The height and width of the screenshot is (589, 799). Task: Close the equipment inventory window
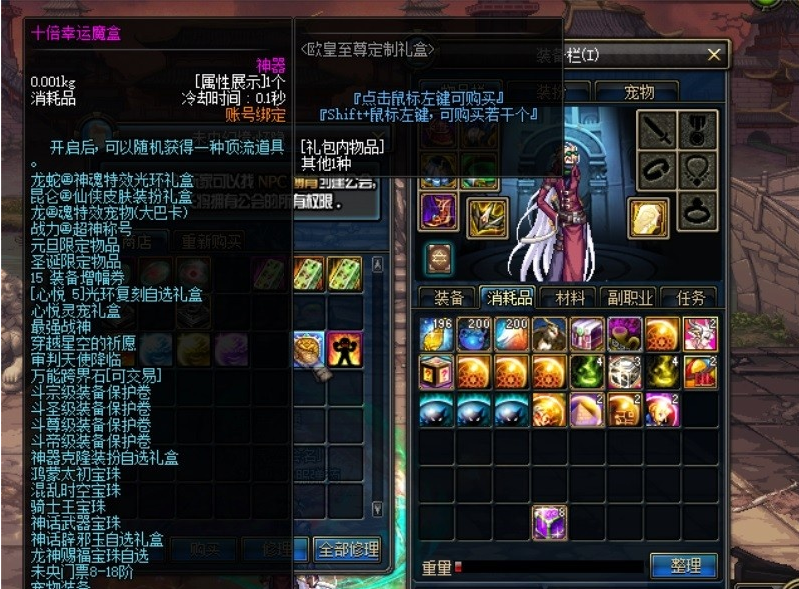pos(713,55)
